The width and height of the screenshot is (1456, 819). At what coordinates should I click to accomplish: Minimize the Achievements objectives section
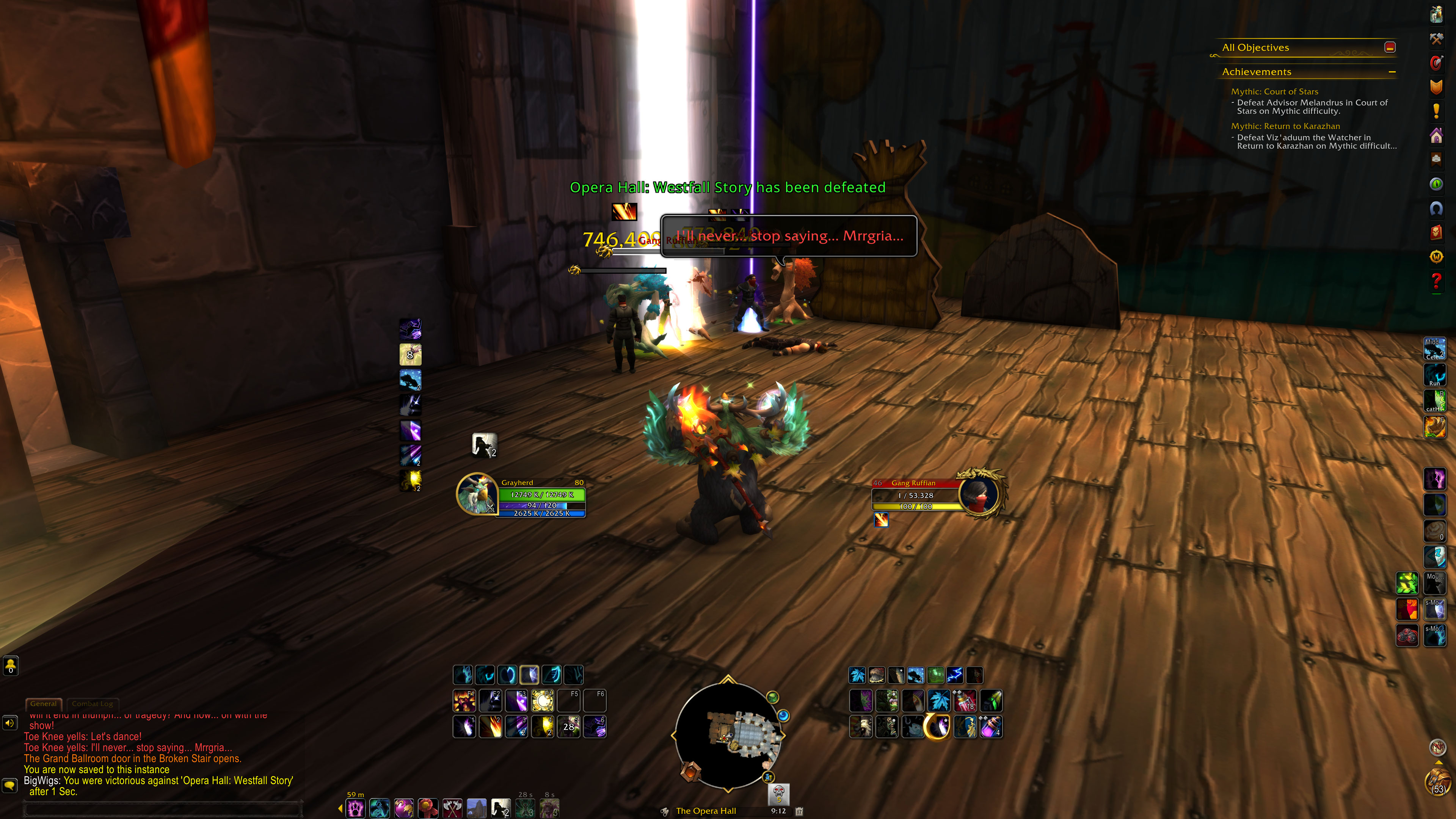(x=1392, y=72)
